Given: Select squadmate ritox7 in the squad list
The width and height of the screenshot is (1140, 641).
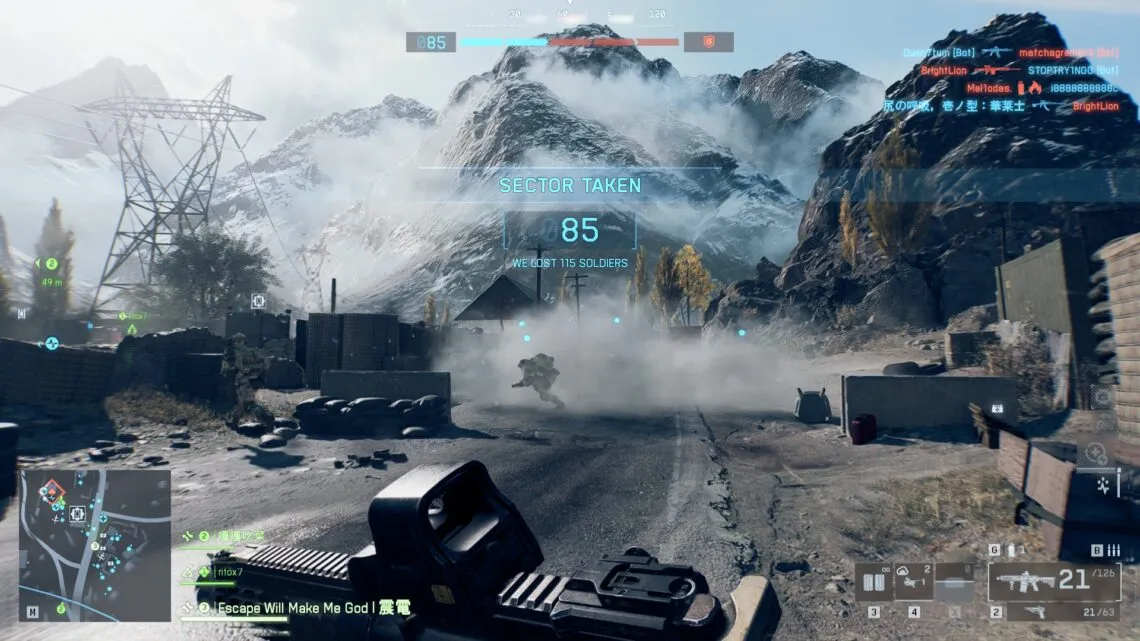Looking at the screenshot, I should (x=230, y=573).
